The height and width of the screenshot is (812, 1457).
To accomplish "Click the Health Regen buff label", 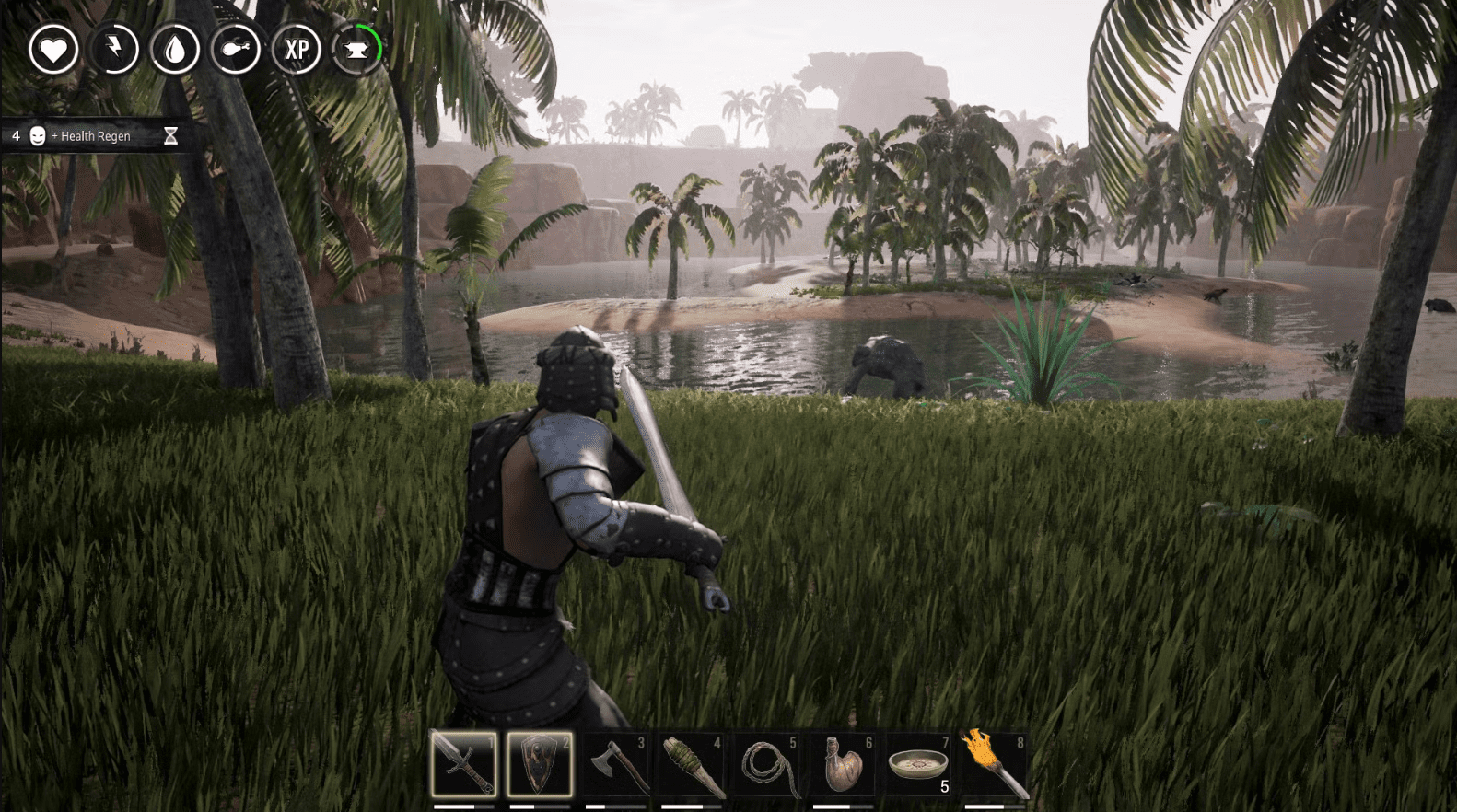I will coord(95,135).
